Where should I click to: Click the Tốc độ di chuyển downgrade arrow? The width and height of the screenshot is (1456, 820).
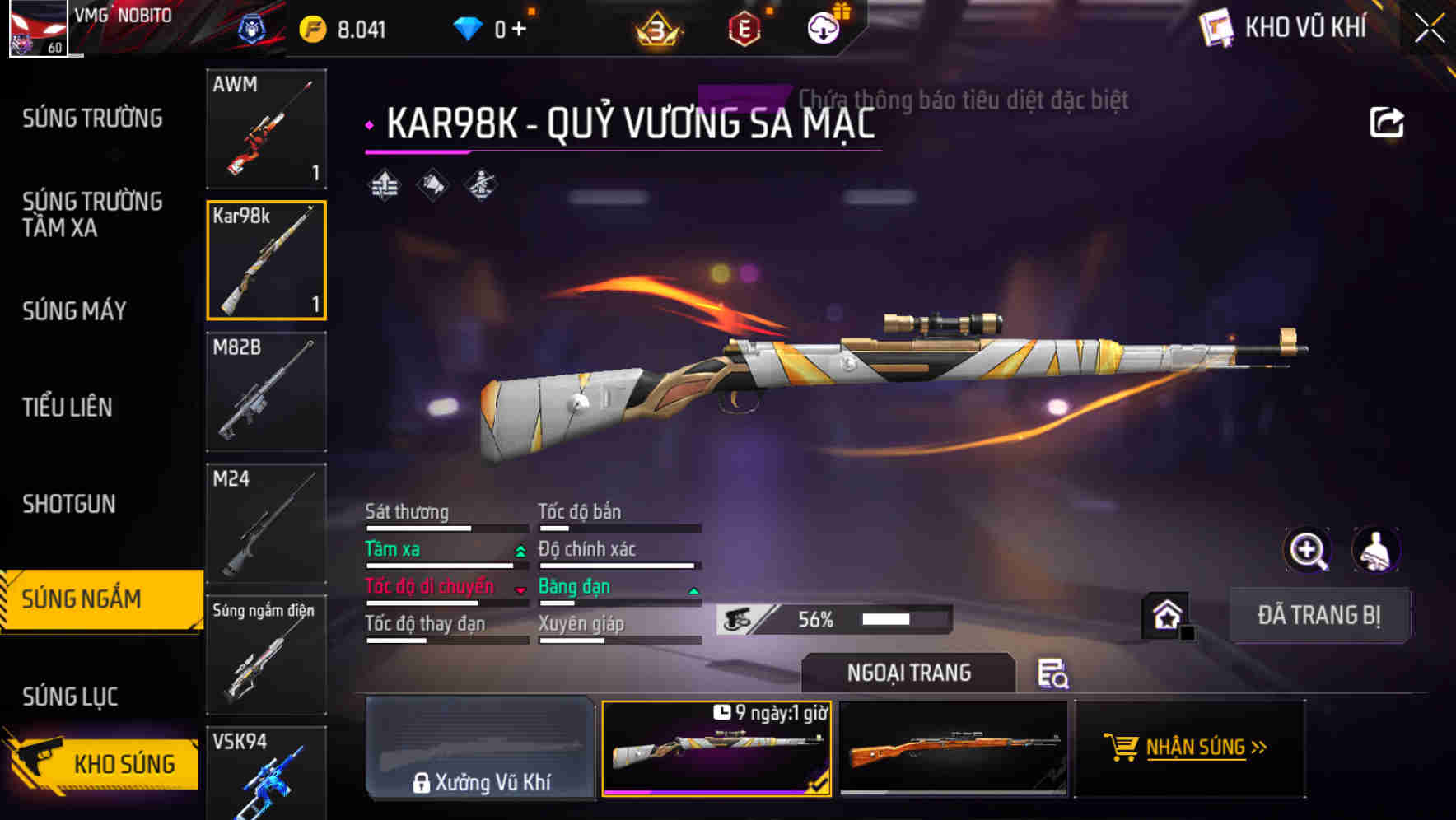(x=520, y=590)
